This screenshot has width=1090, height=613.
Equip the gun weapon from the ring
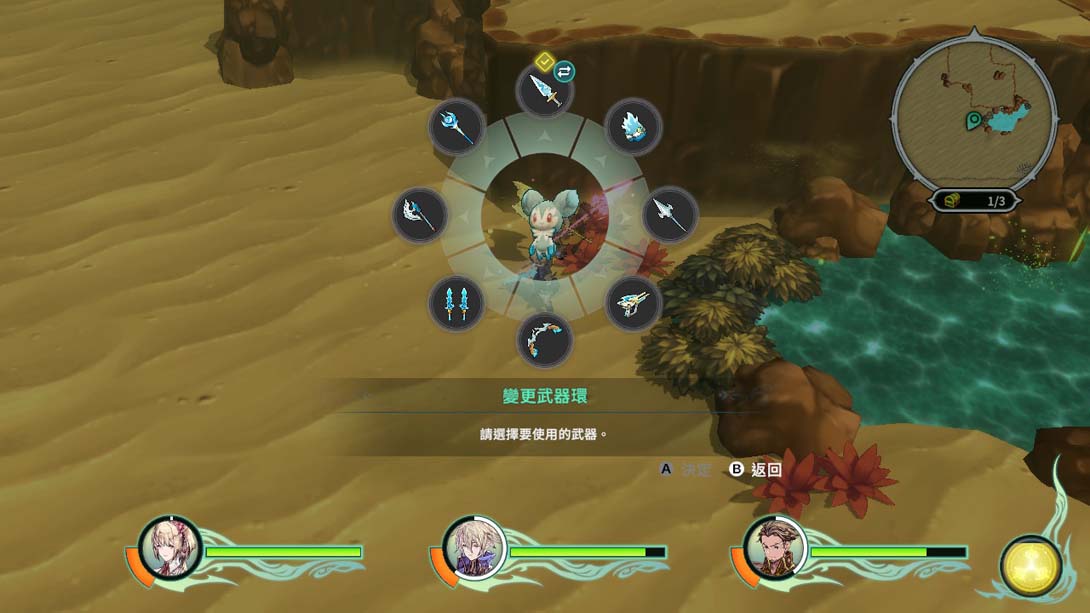[x=633, y=303]
